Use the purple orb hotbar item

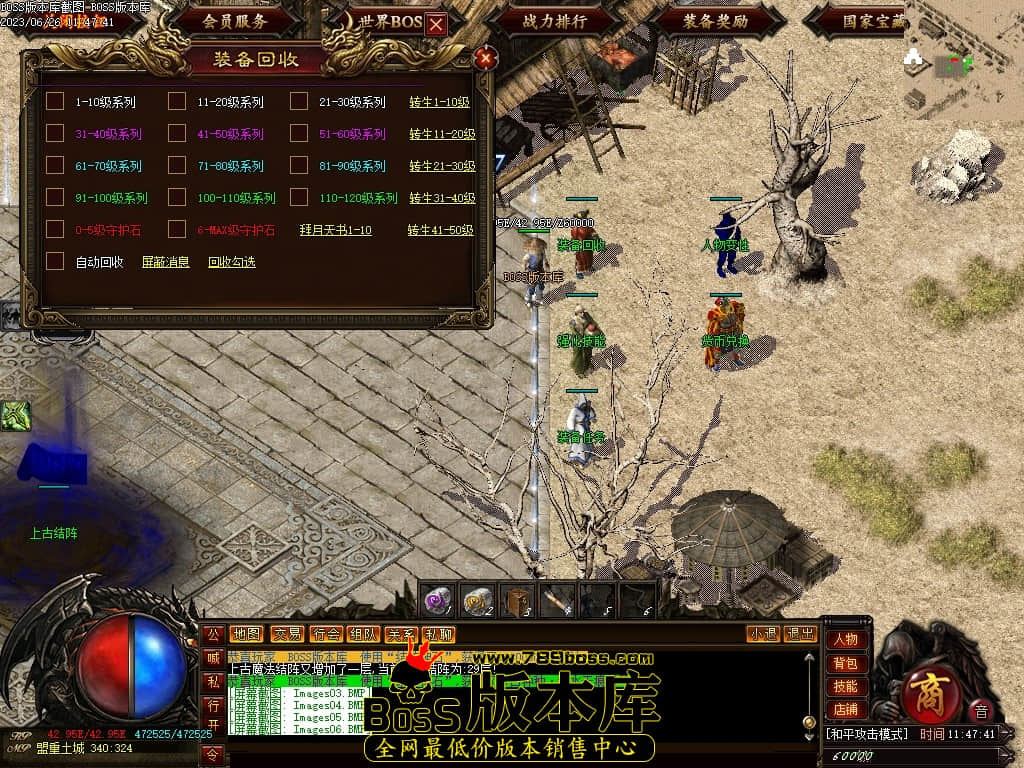[x=436, y=600]
